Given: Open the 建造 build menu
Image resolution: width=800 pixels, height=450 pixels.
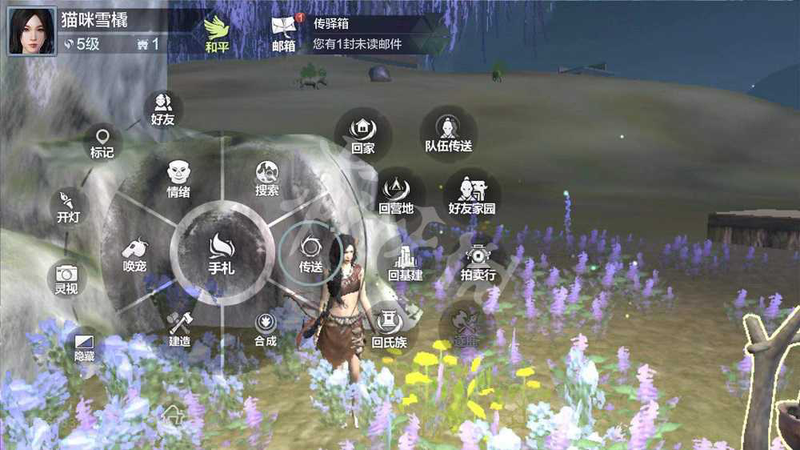Looking at the screenshot, I should tap(179, 326).
